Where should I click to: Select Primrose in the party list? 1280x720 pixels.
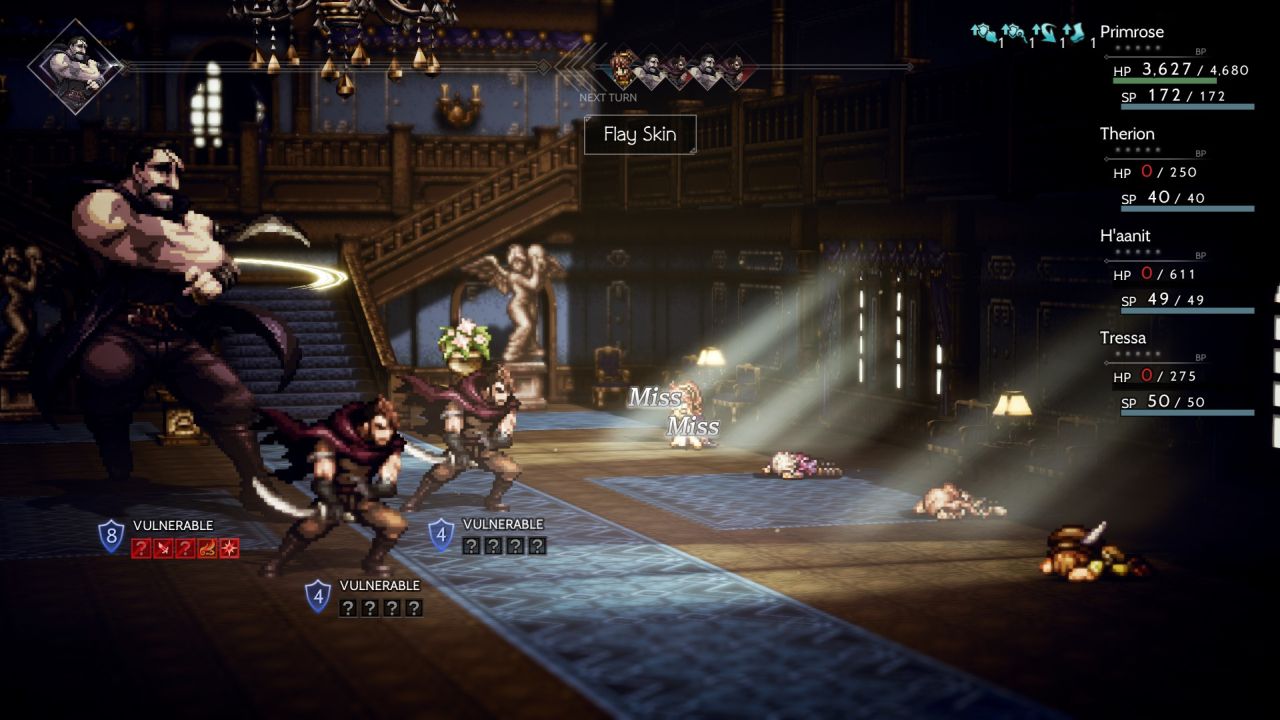click(1132, 32)
